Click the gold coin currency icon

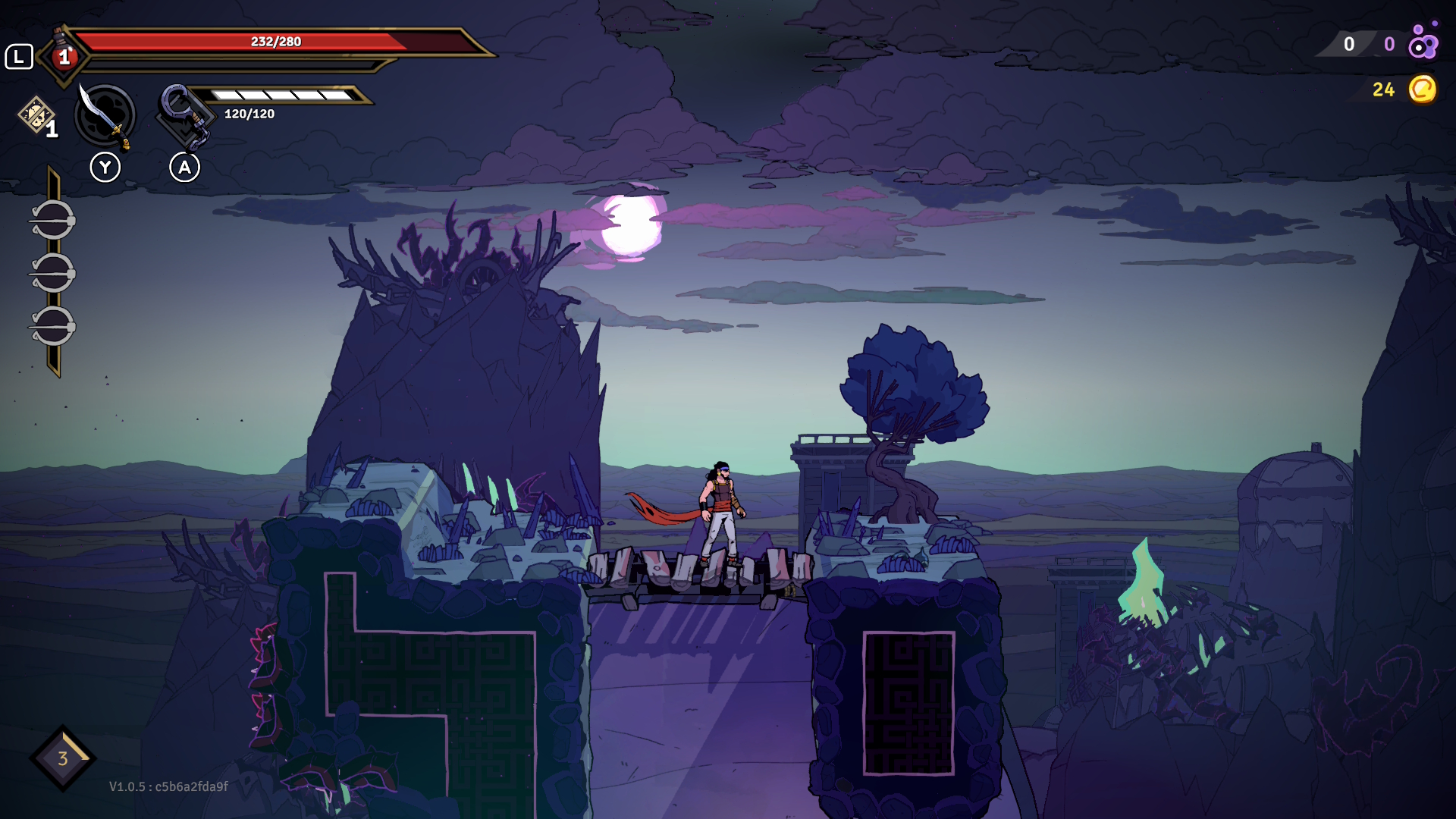[1422, 89]
